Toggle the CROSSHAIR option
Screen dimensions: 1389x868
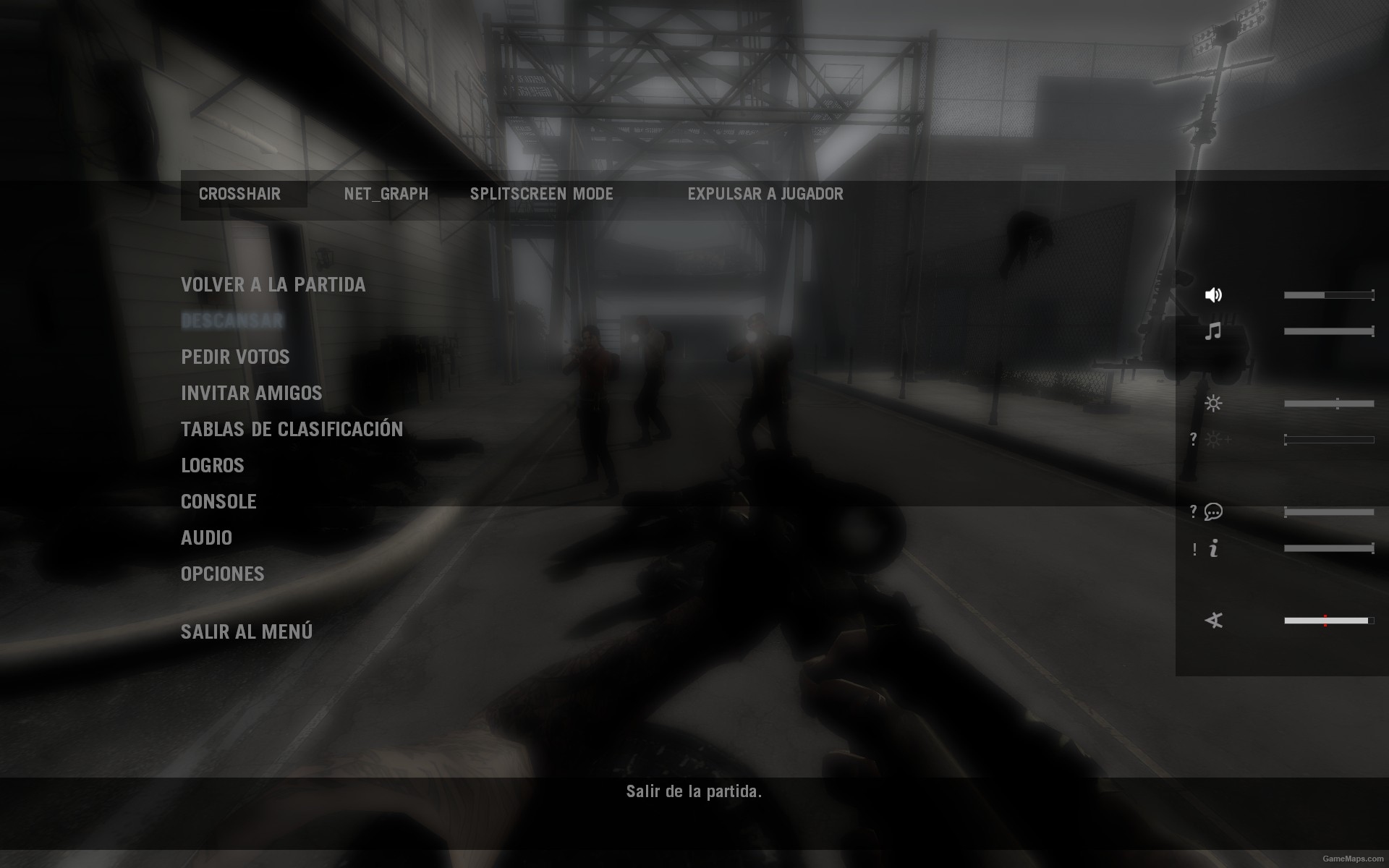[x=240, y=194]
